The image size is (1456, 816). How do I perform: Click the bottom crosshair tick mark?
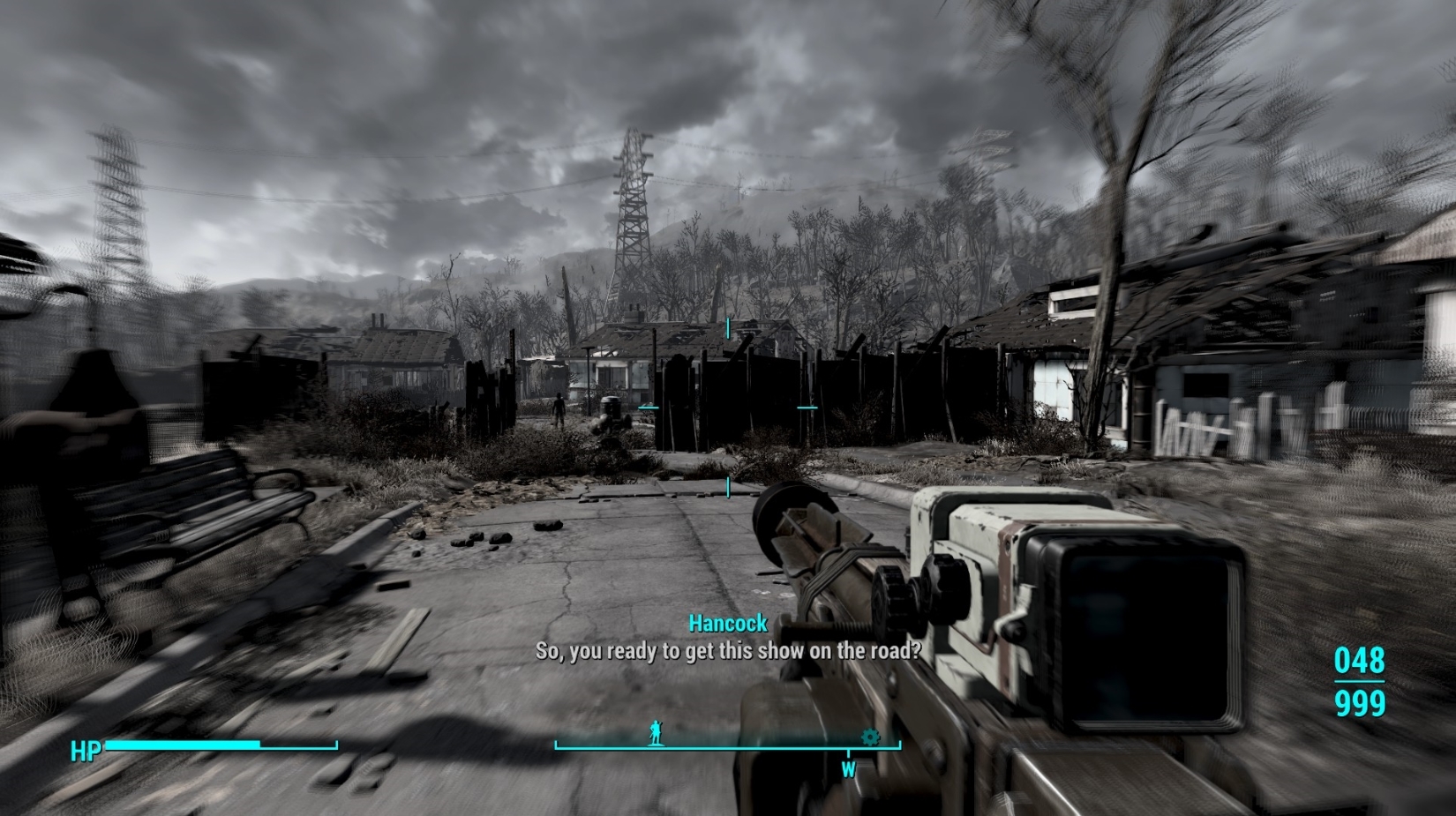point(727,488)
